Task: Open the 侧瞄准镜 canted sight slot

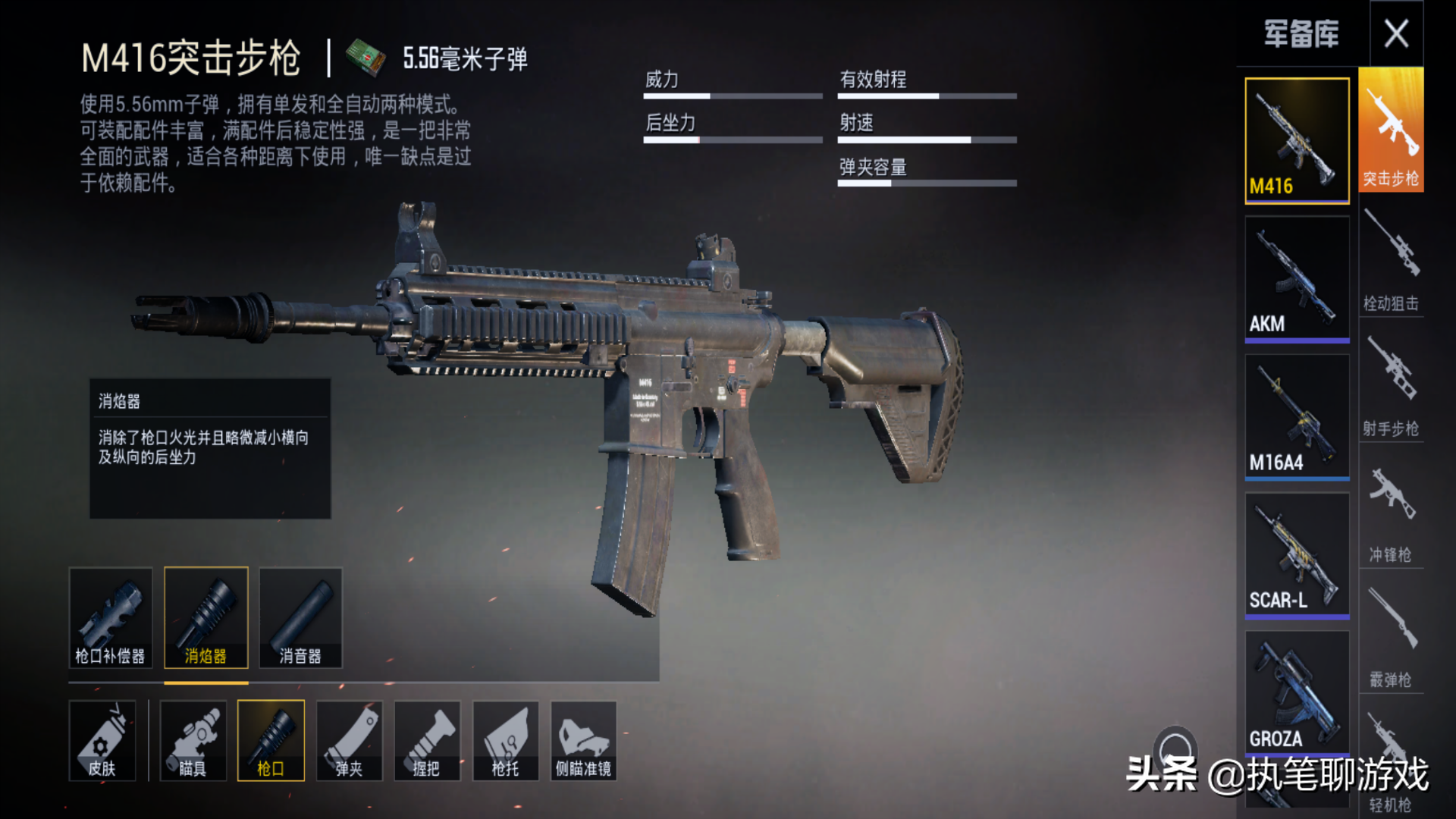Action: pos(583,740)
